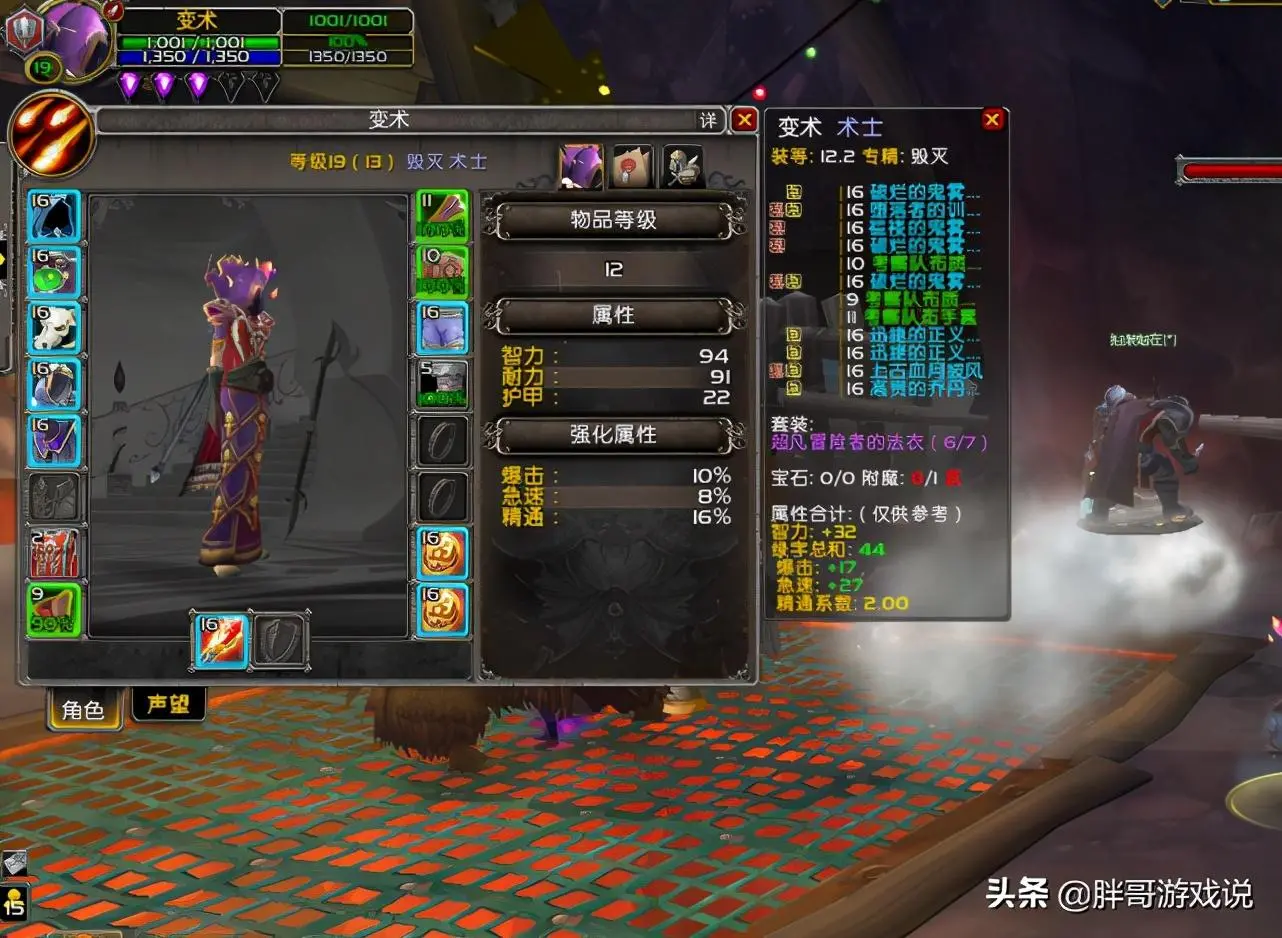Expand the 属性 stats section header
Screen dimensions: 1282x938
click(612, 315)
